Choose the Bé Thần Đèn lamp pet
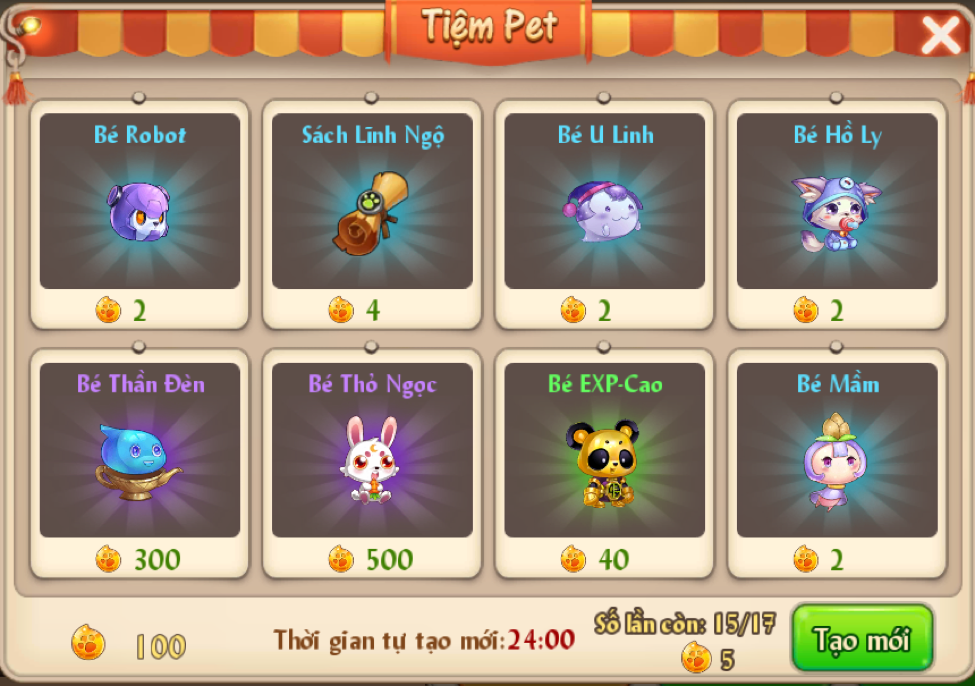Image resolution: width=975 pixels, height=686 pixels. (x=140, y=462)
